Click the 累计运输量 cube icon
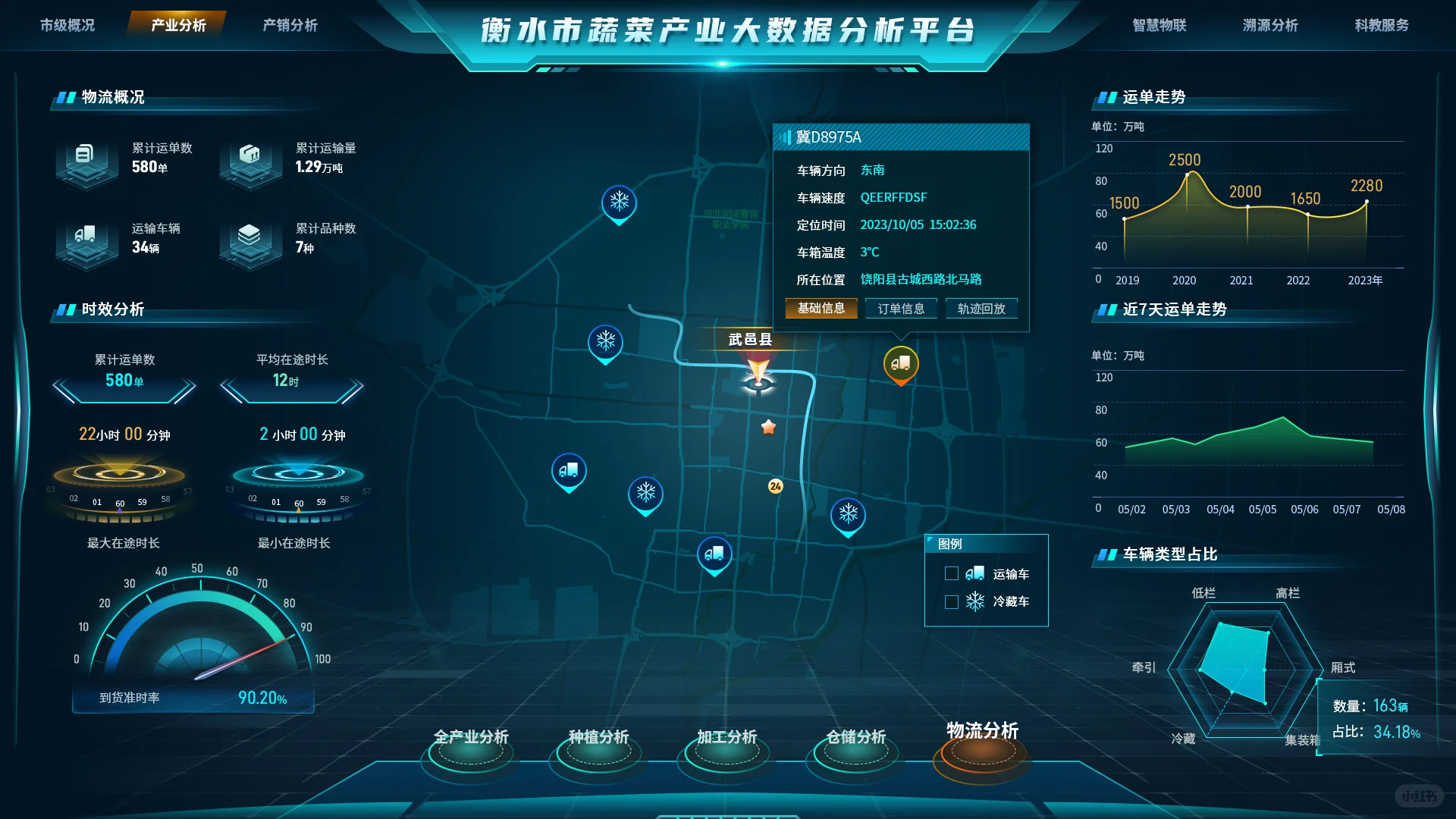The image size is (1456, 819). point(250,162)
